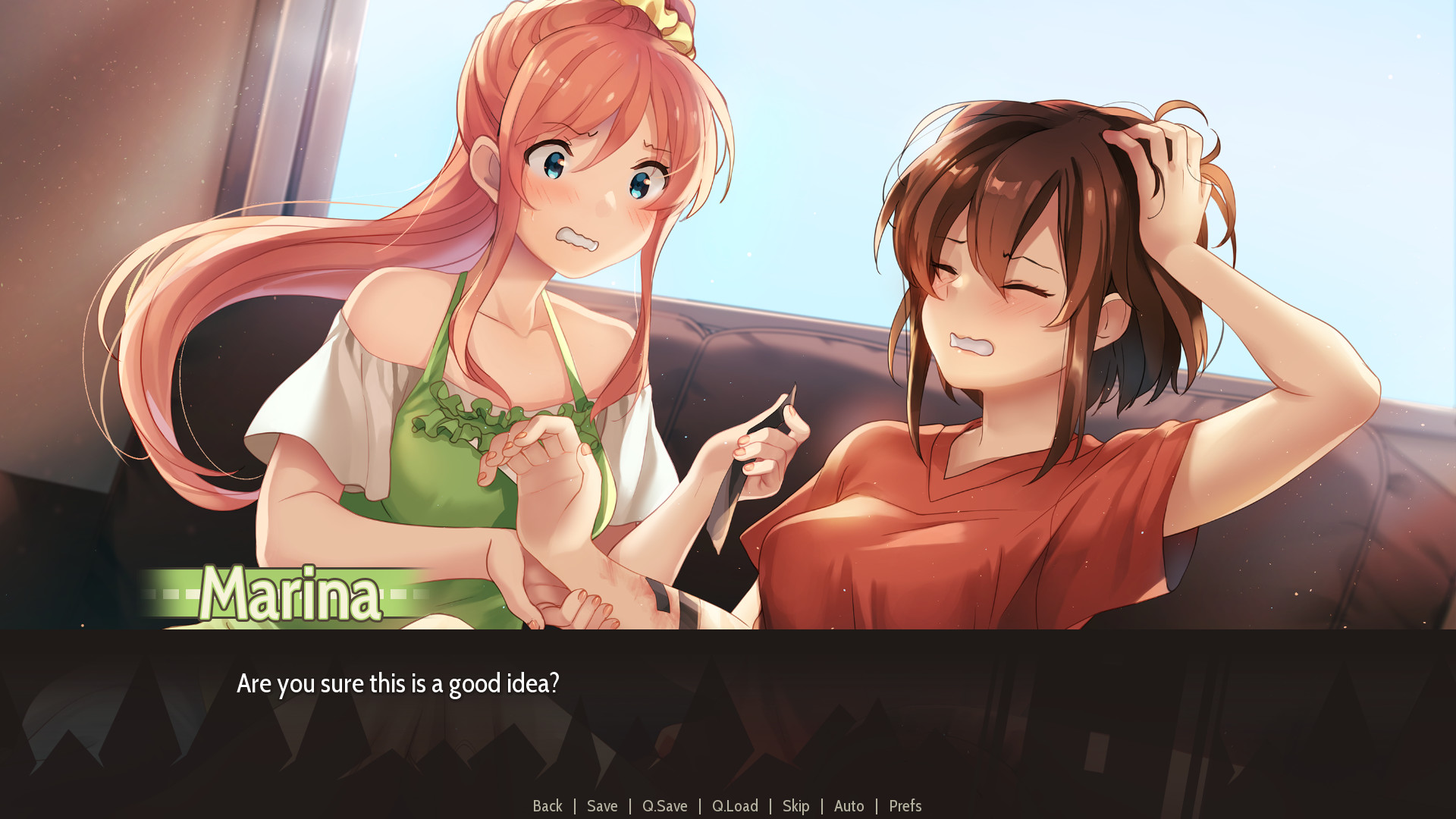Click Q.Save to quicksave the game

click(x=664, y=806)
